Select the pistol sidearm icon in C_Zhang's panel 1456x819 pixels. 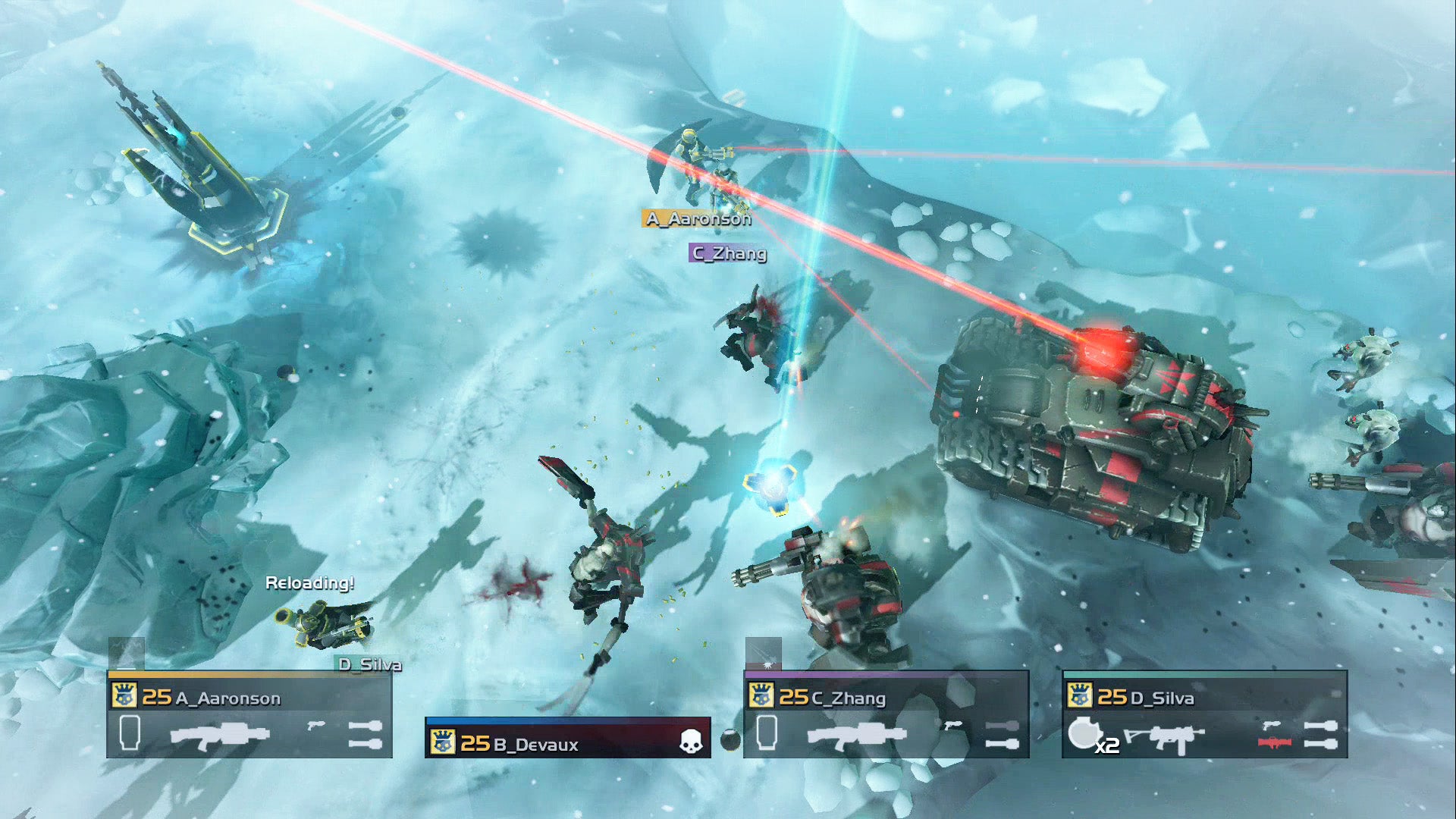point(952,725)
